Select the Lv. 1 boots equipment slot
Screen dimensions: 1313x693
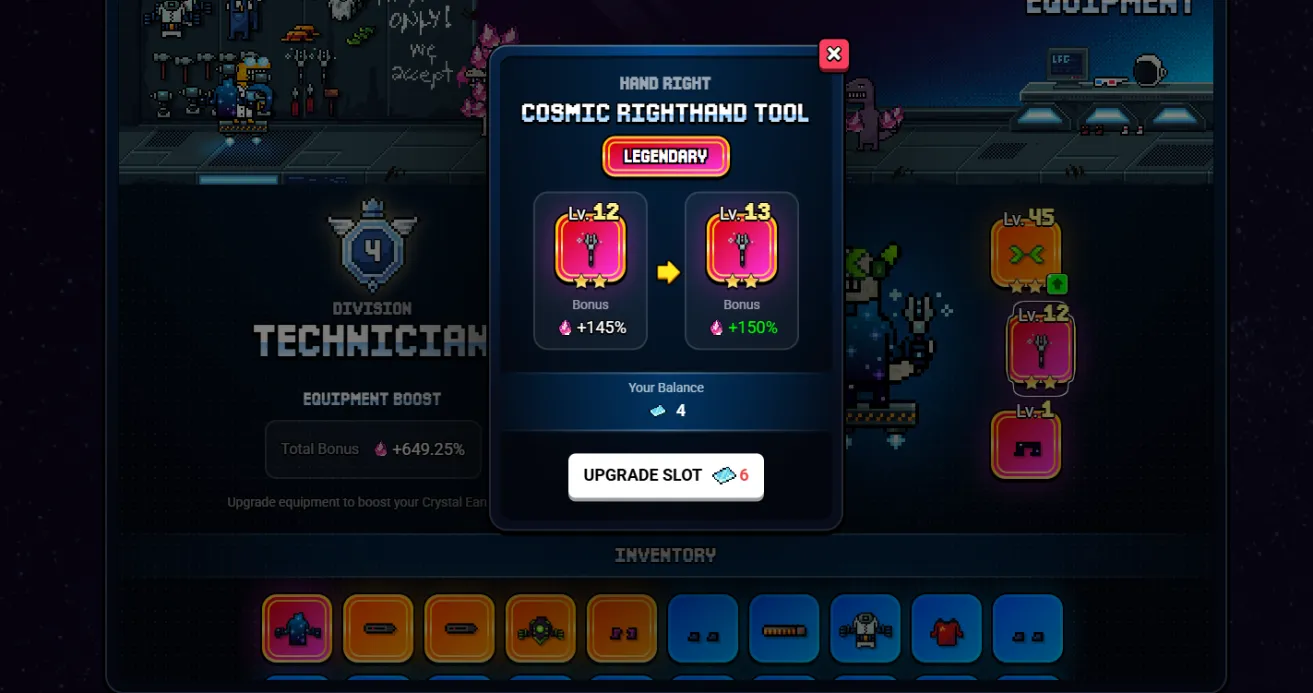[1025, 446]
